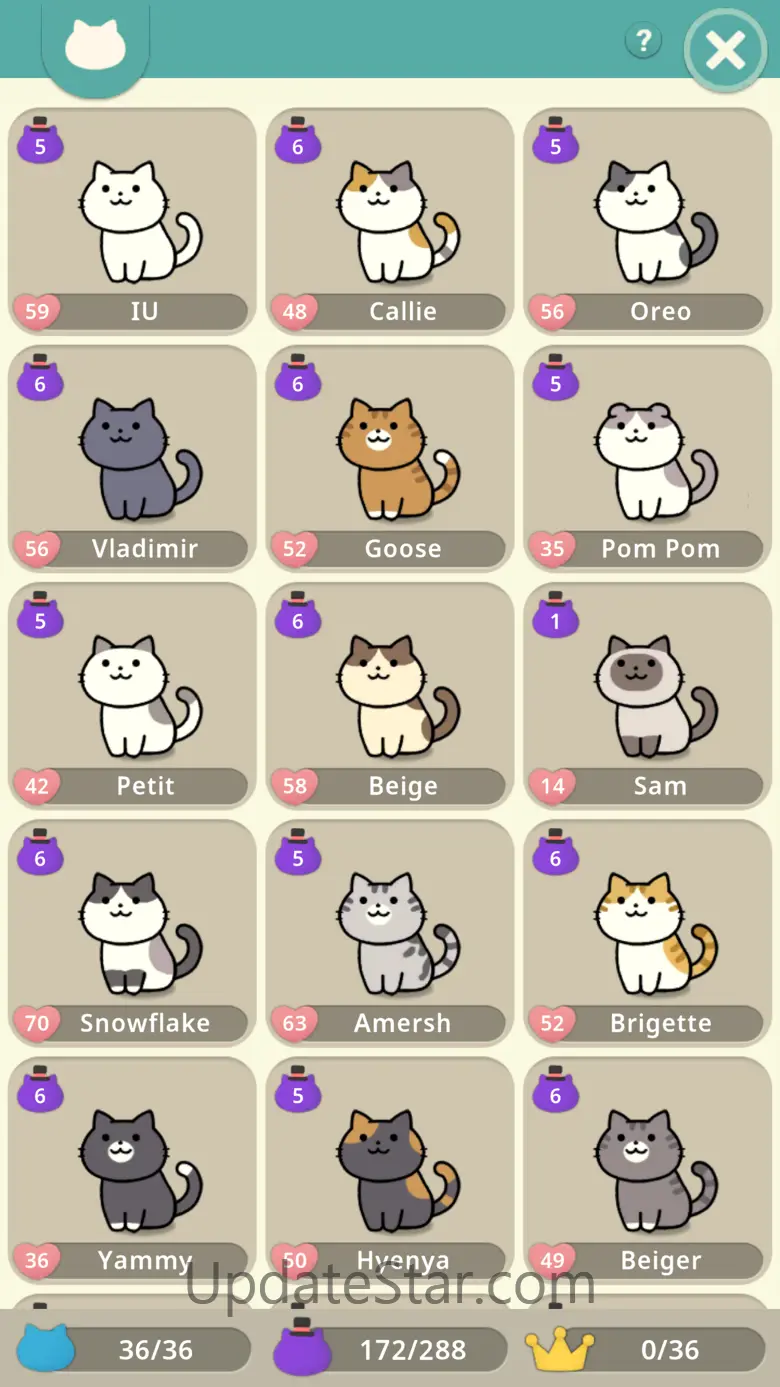The height and width of the screenshot is (1387, 780).
Task: Choose Callie the calico cat card
Action: [x=390, y=222]
